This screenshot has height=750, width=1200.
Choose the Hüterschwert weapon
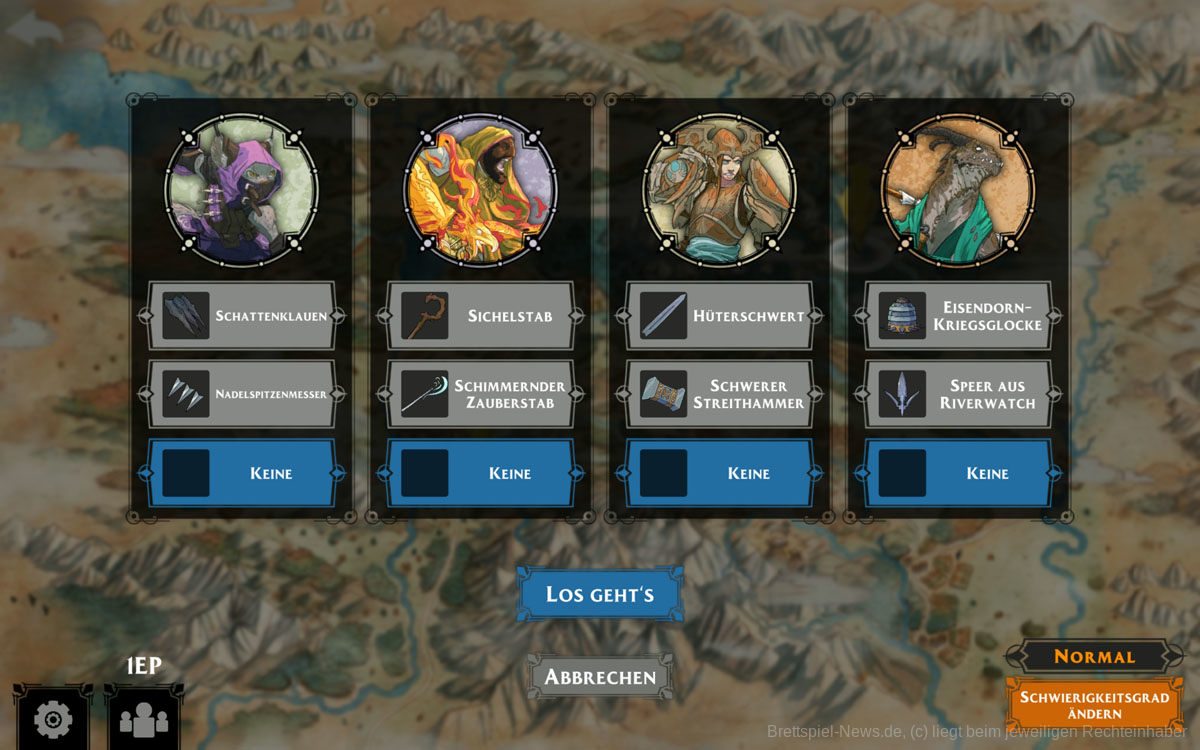coord(720,316)
